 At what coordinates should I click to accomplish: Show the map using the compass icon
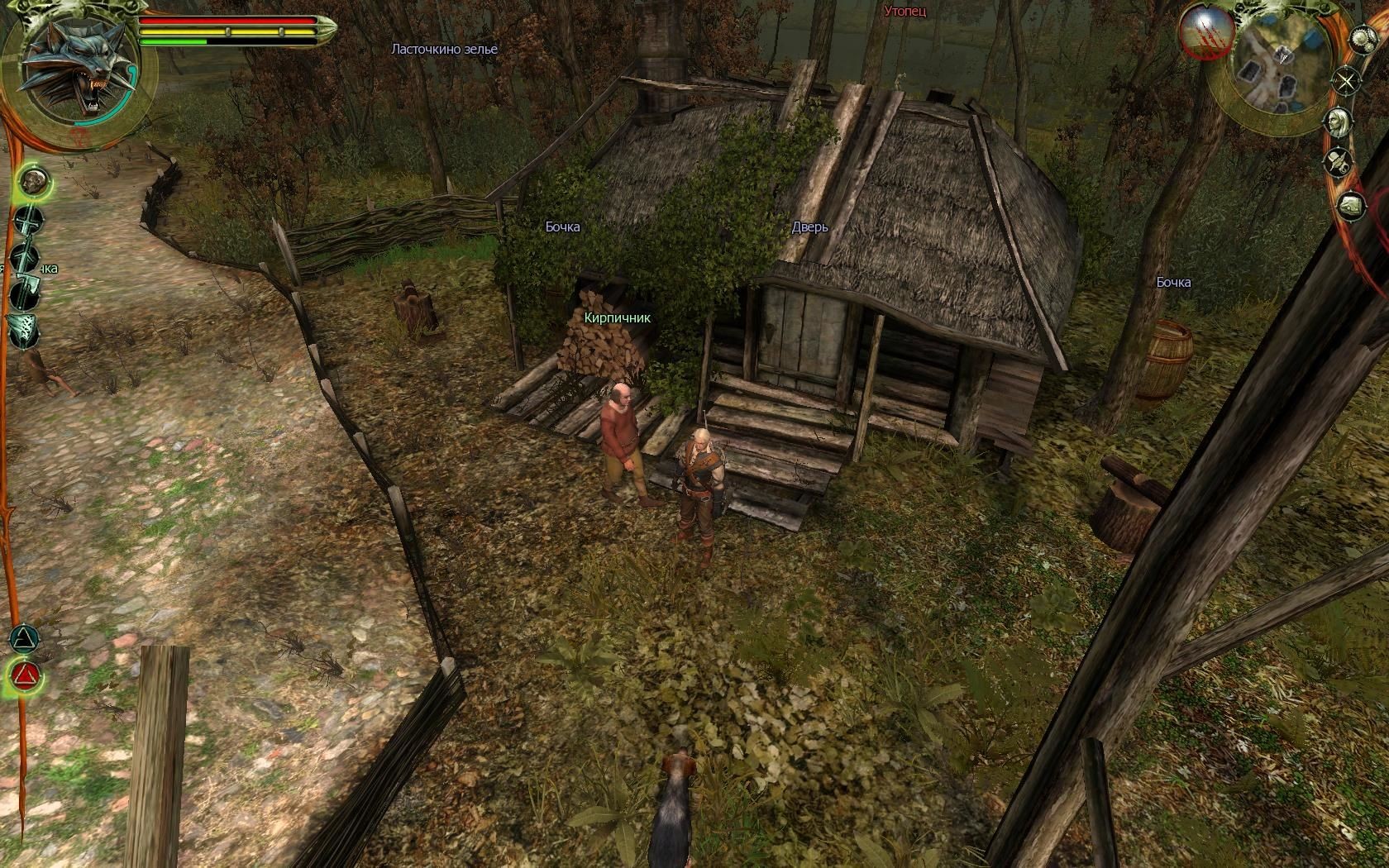(x=1347, y=81)
